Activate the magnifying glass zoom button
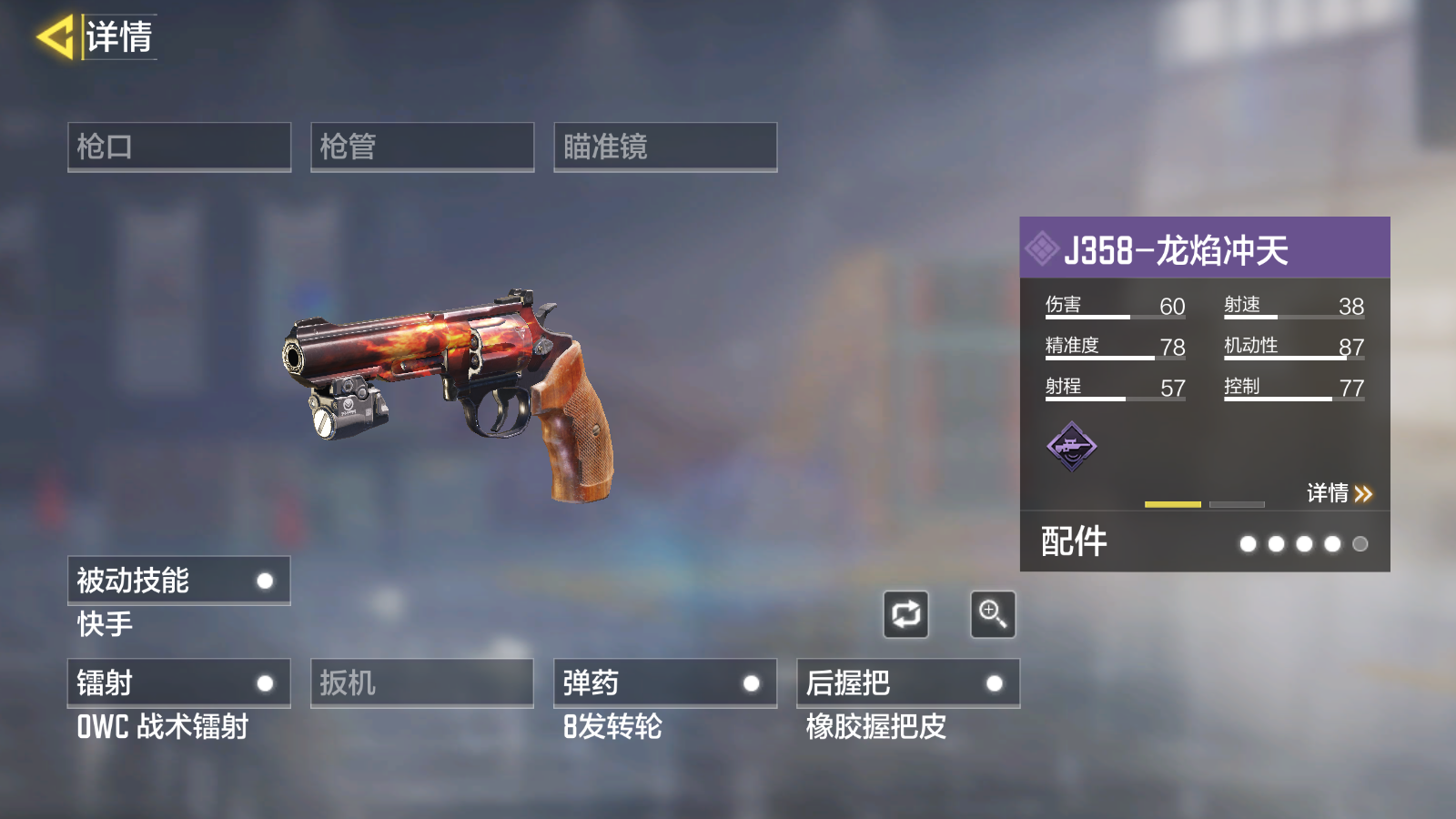This screenshot has width=1456, height=819. pyautogui.click(x=993, y=615)
